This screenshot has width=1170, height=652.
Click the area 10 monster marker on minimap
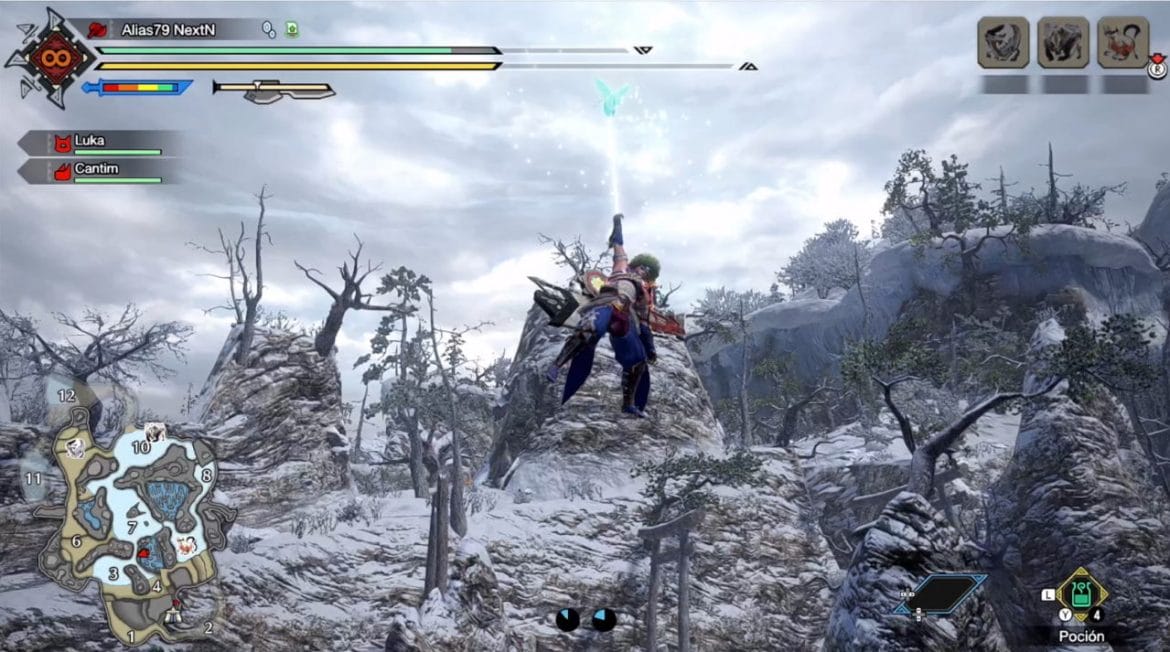click(x=154, y=432)
